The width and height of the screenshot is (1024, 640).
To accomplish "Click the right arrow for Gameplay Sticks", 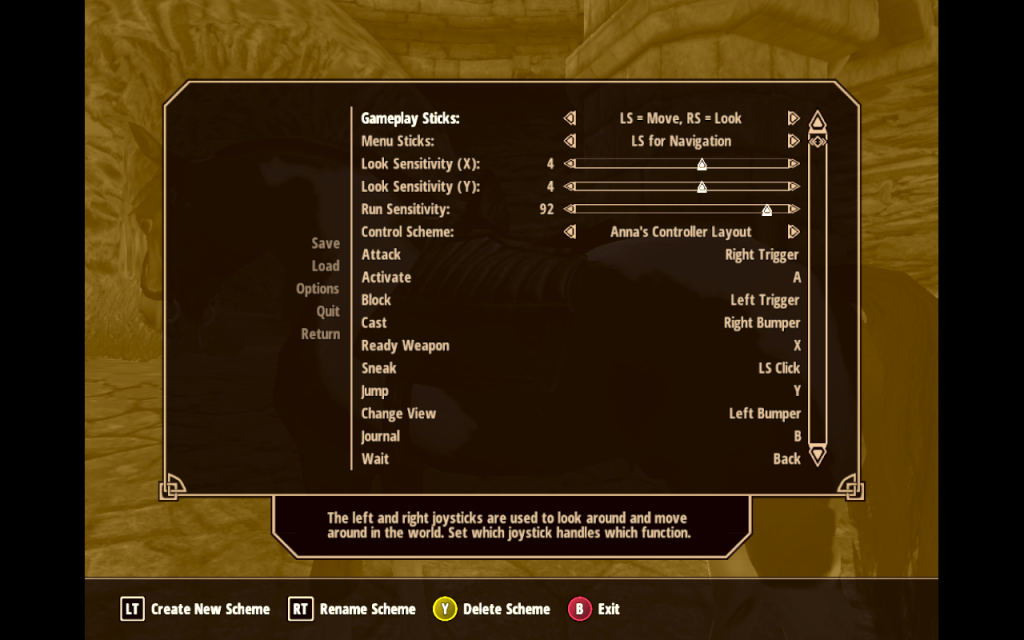I will click(793, 119).
